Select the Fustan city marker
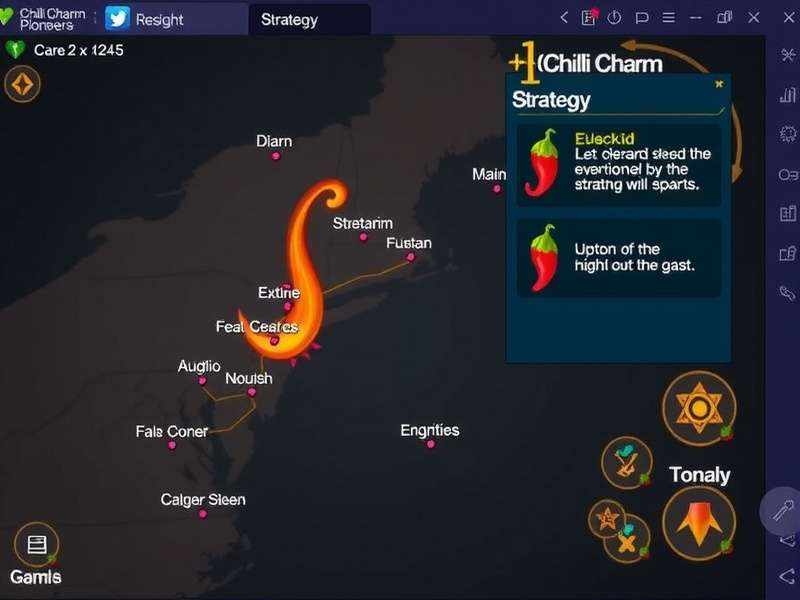Screen dimensions: 800x600 410,257
